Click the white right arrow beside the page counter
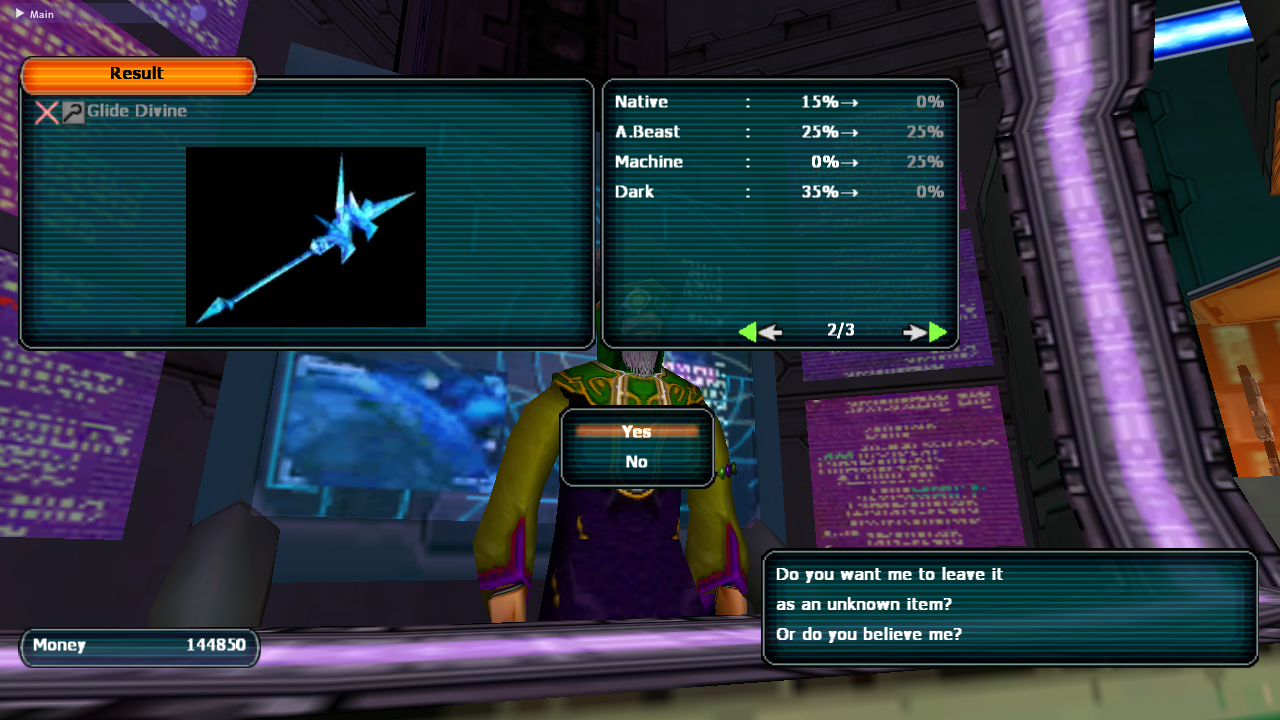The image size is (1280, 720). click(x=914, y=331)
